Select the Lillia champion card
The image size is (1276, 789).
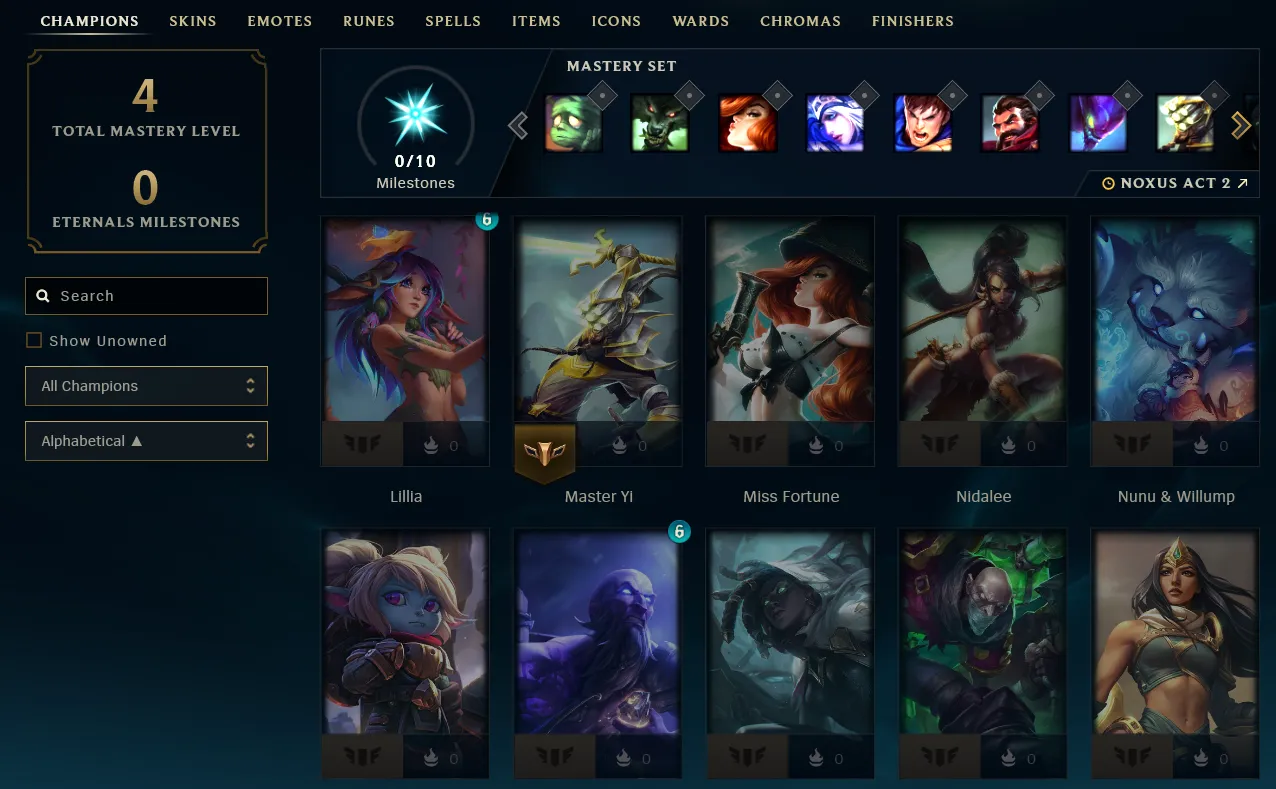click(x=405, y=330)
